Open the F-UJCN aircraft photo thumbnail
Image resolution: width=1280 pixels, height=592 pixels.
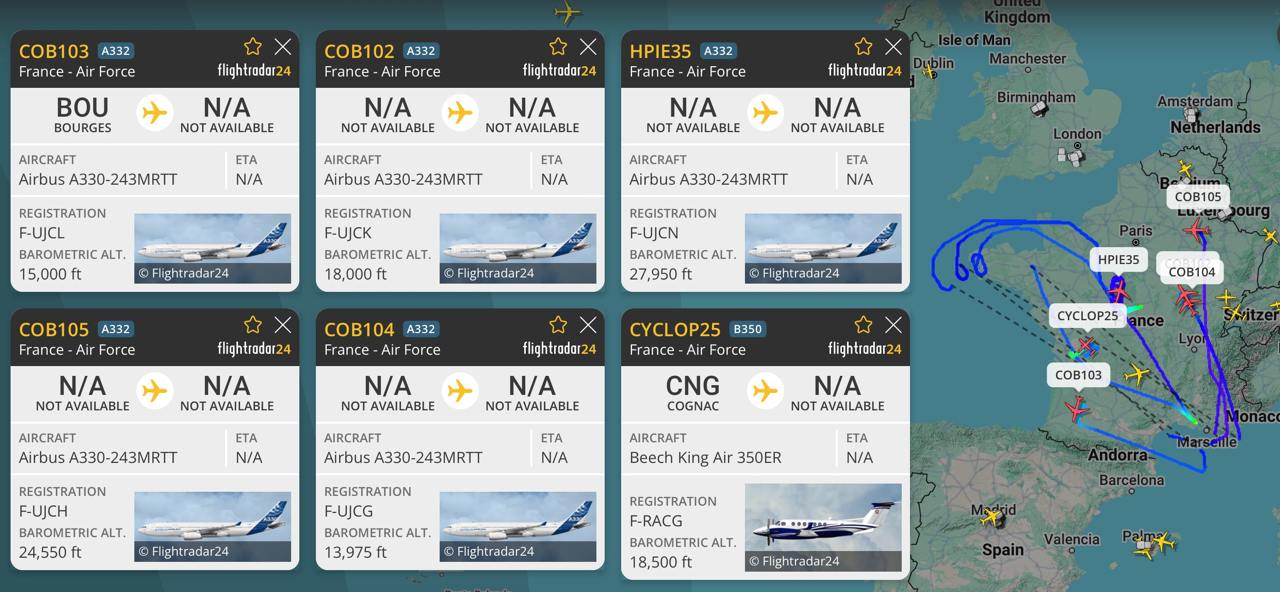823,248
